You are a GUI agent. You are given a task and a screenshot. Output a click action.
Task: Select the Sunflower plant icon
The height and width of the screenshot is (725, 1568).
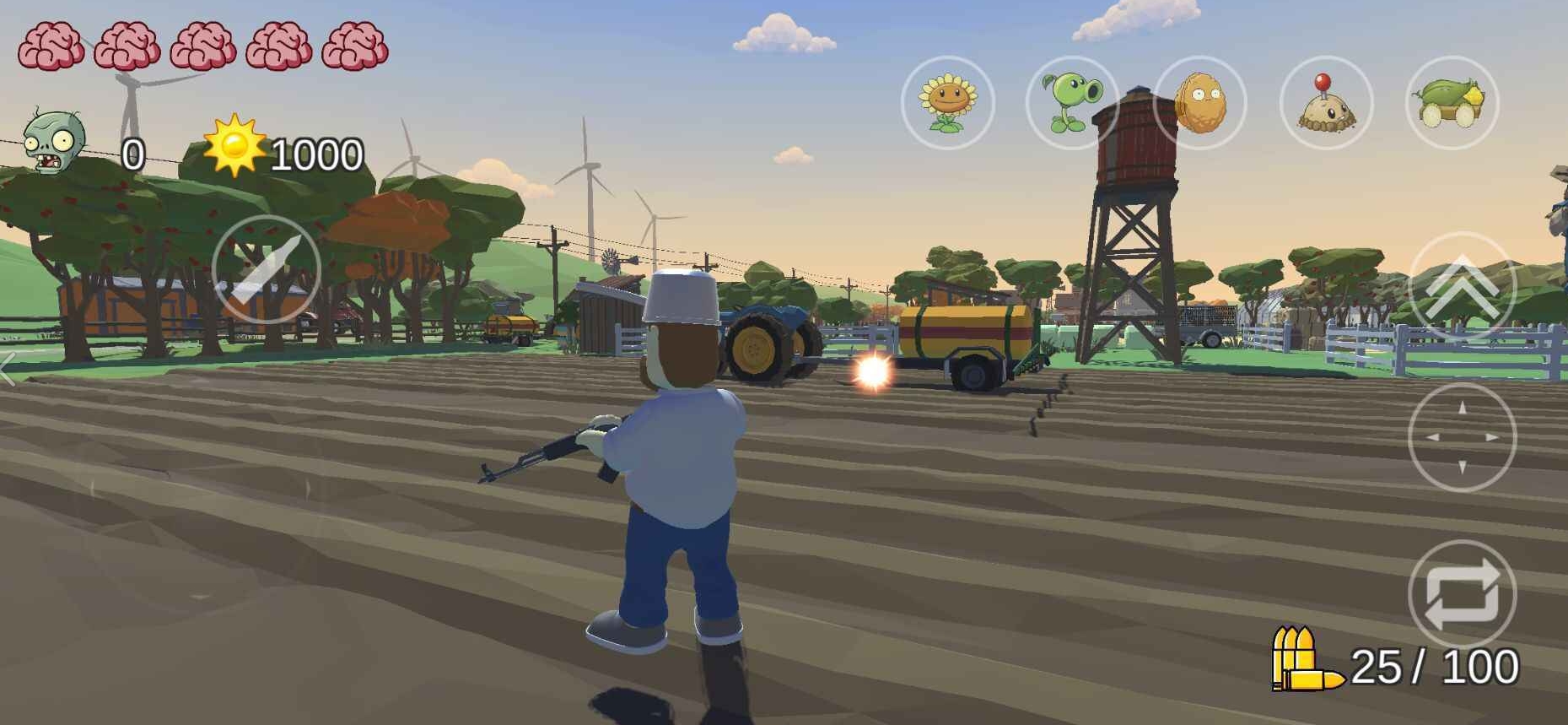click(x=948, y=103)
